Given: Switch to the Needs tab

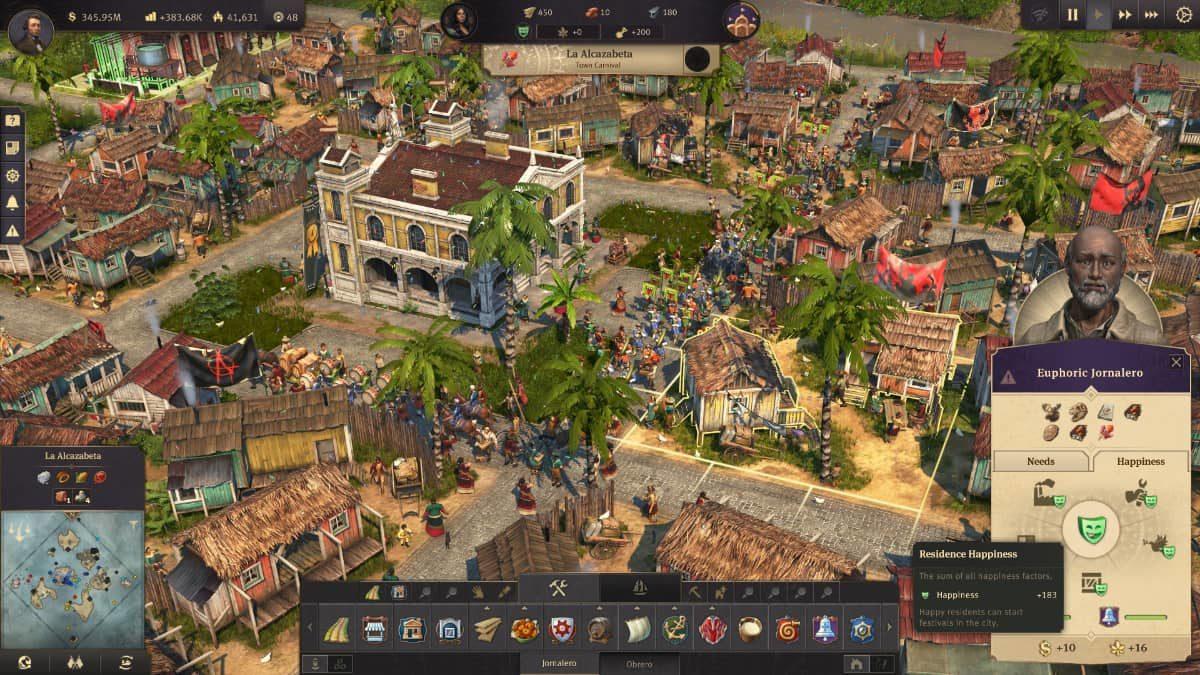Looking at the screenshot, I should (x=1040, y=462).
